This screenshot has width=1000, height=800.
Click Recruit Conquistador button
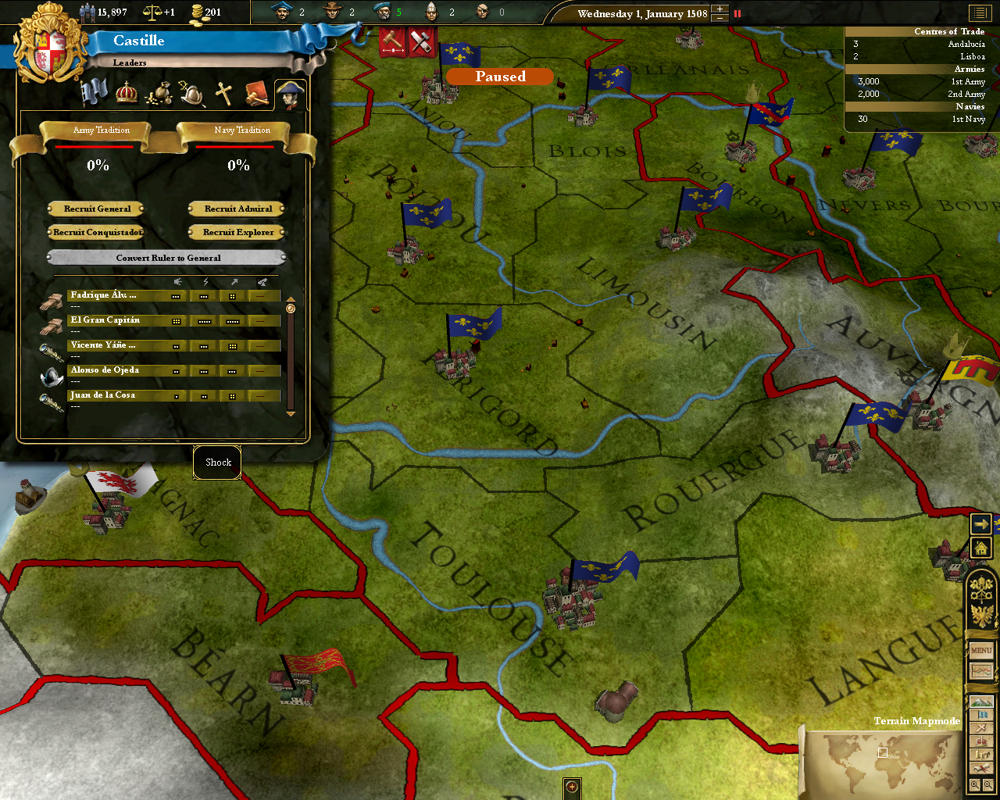[98, 232]
